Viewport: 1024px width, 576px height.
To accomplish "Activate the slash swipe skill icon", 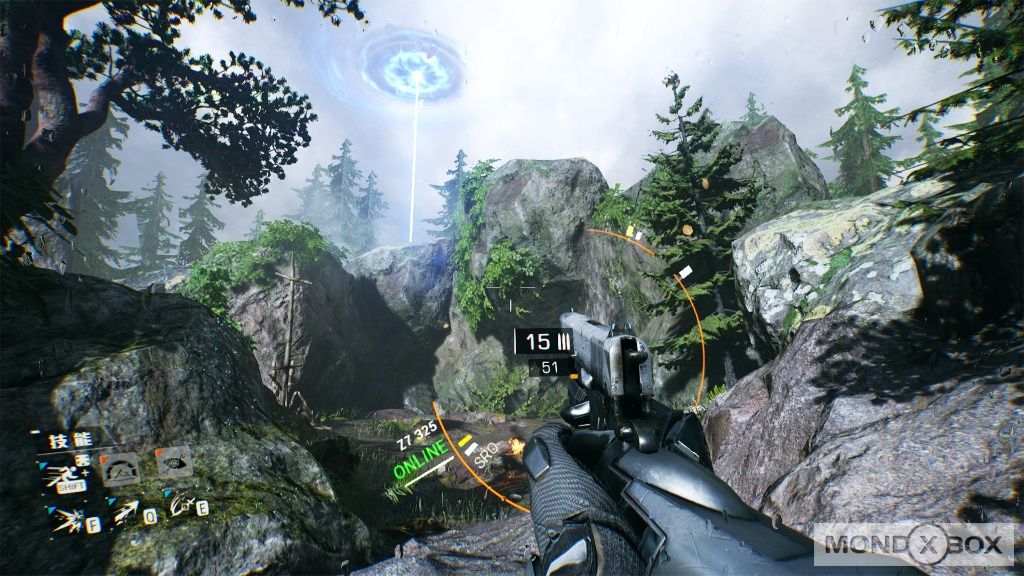I will (x=181, y=507).
